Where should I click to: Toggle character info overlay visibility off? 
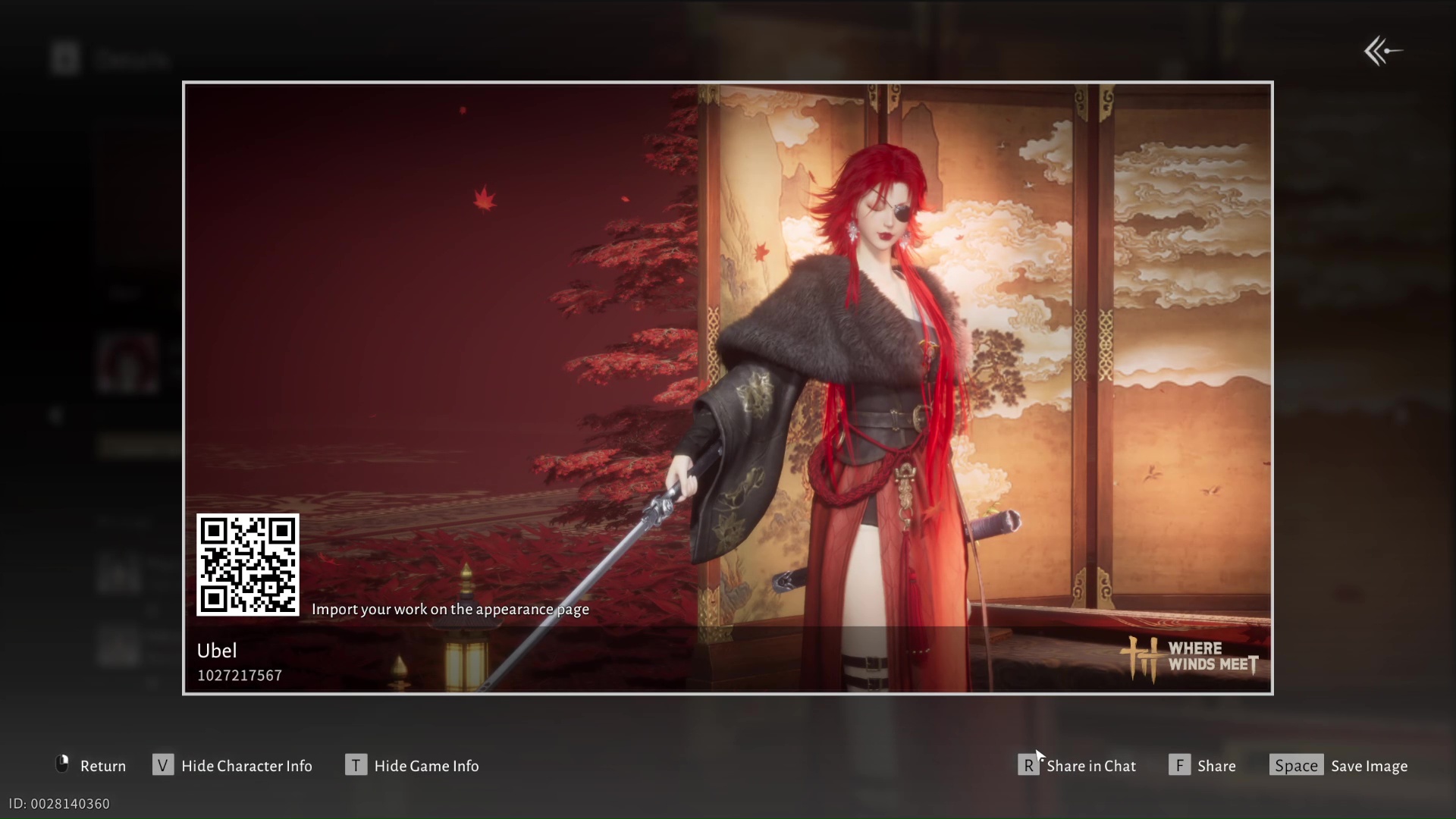point(247,765)
